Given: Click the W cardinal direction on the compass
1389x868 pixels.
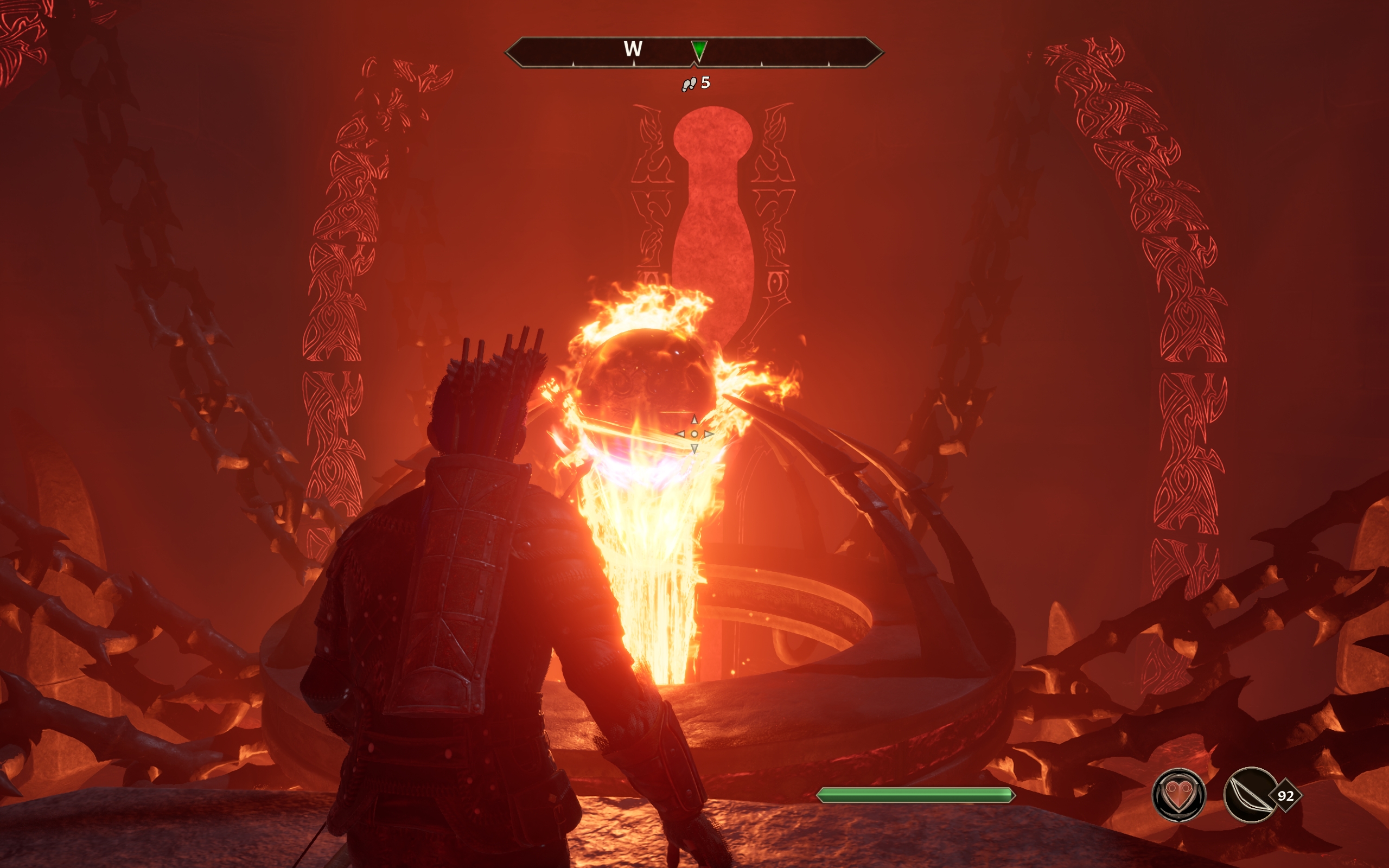Looking at the screenshot, I should [x=634, y=50].
